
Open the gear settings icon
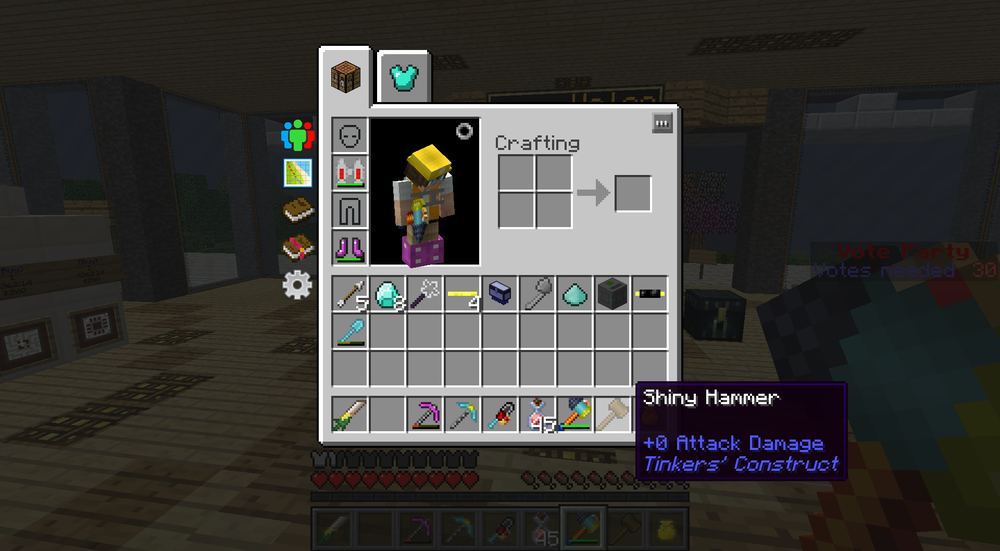click(297, 285)
